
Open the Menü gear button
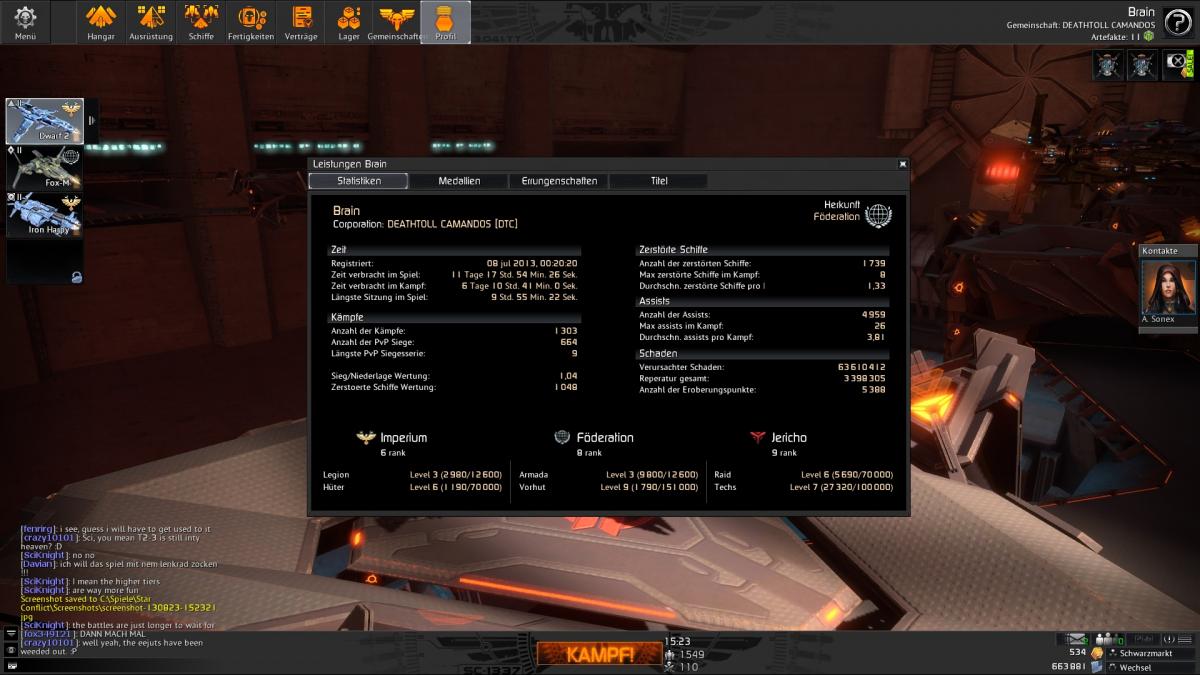(25, 22)
